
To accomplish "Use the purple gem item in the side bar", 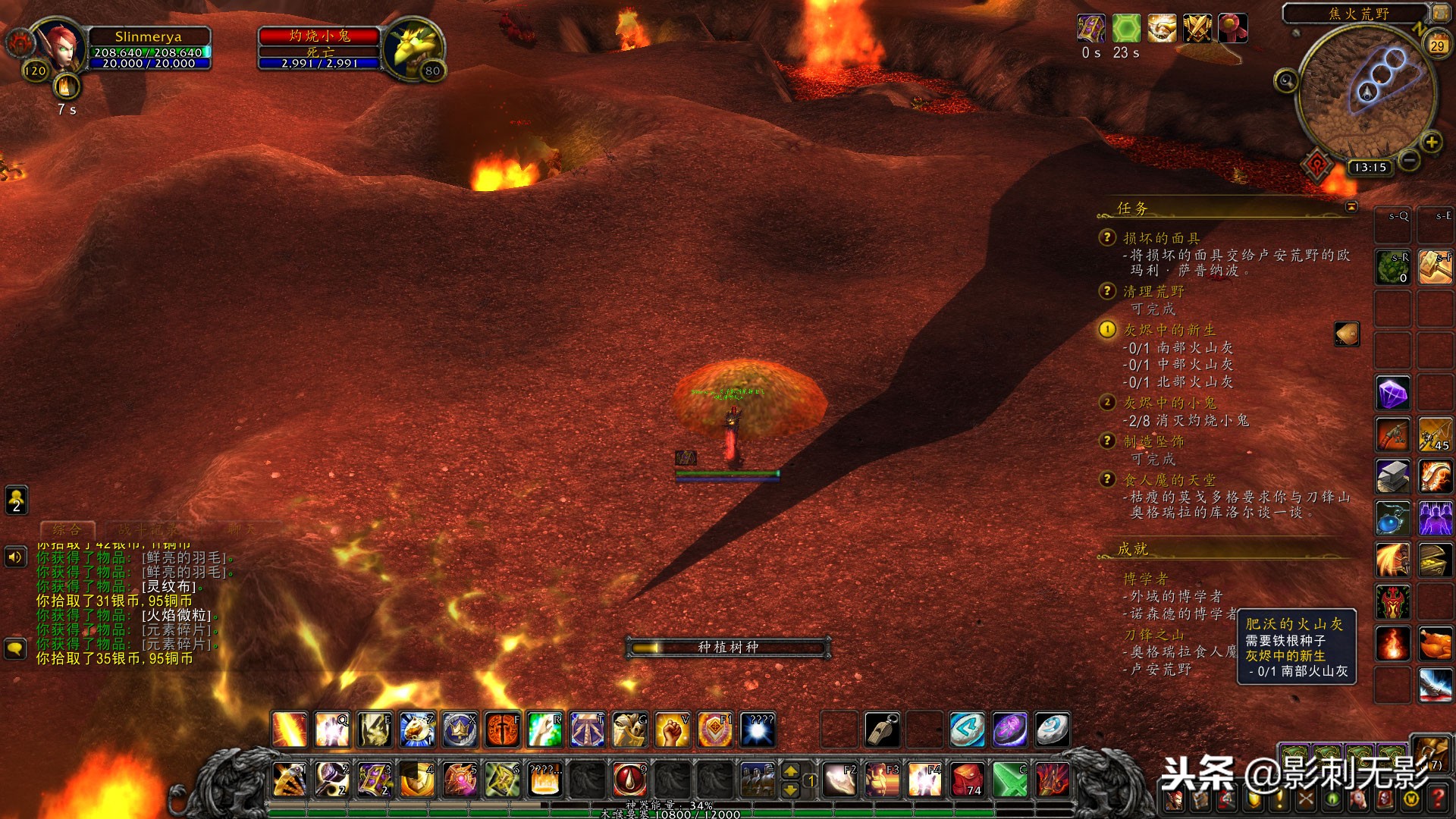I will tap(1392, 394).
